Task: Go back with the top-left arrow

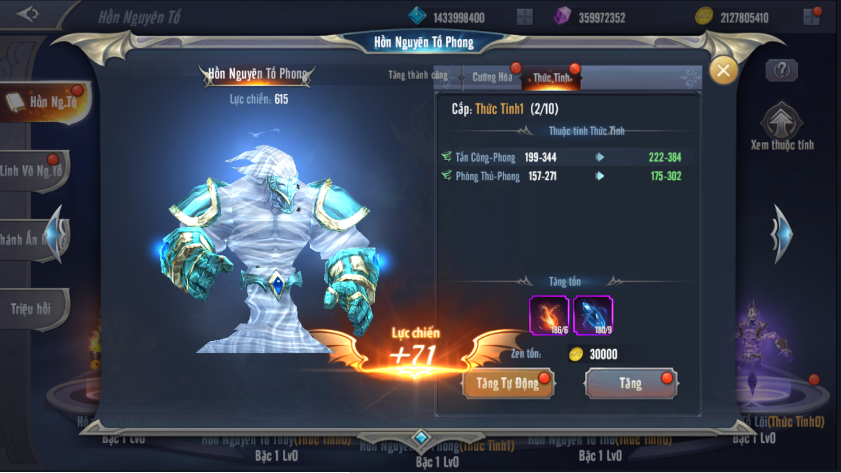Action: pos(30,15)
